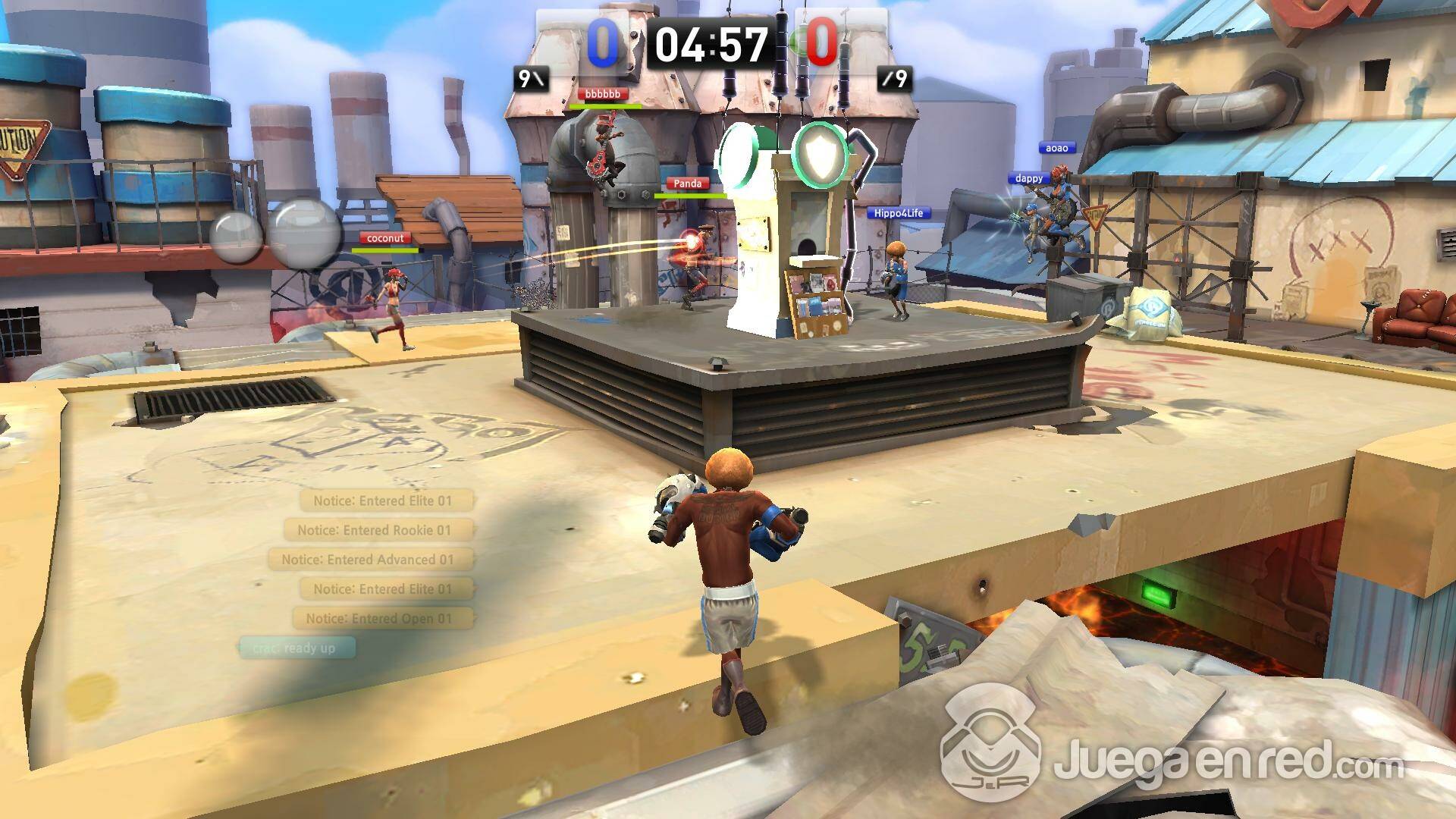Open the 'ready up' chat message
1456x819 pixels.
pyautogui.click(x=297, y=648)
